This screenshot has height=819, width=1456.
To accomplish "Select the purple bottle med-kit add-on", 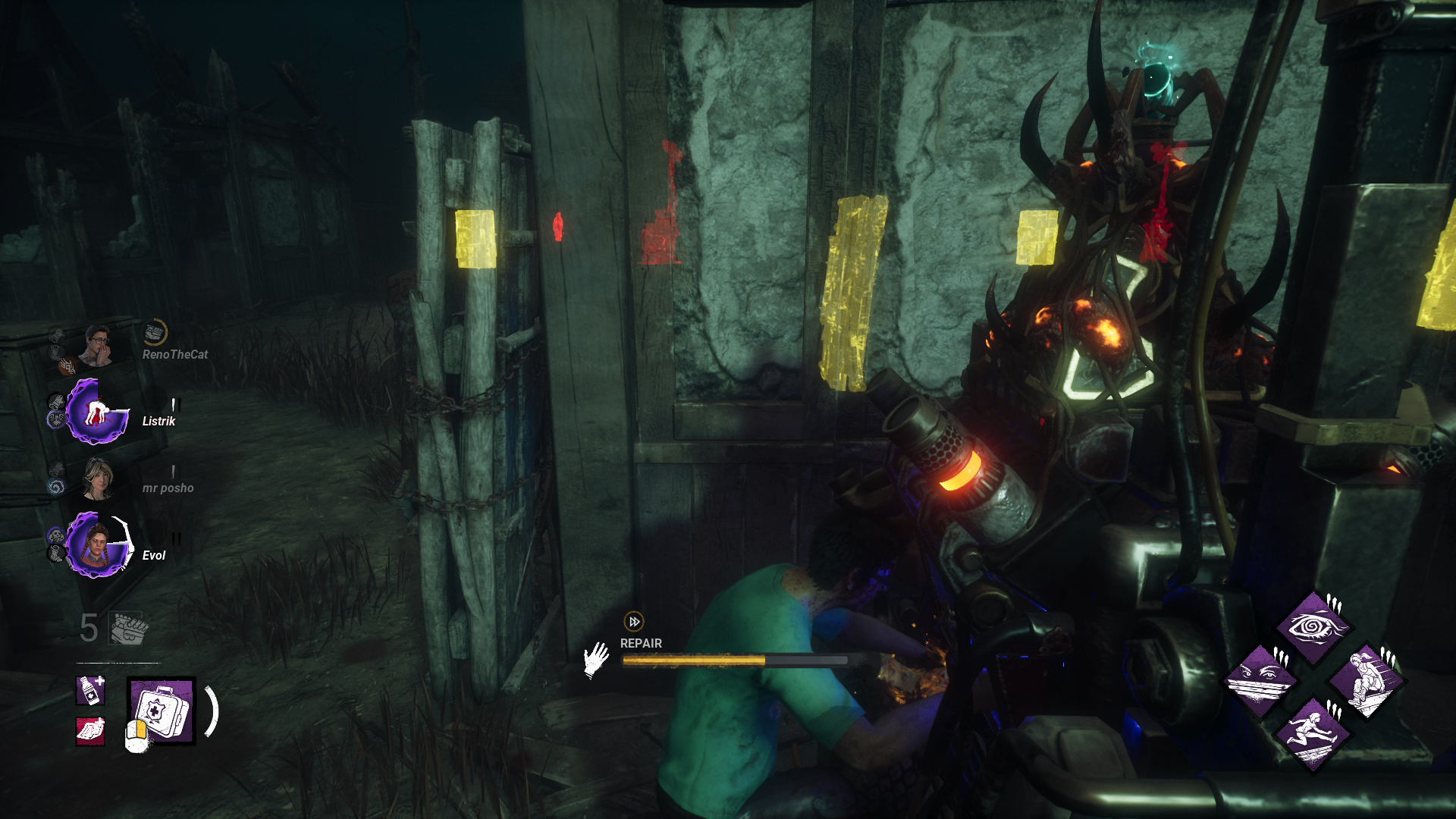I will tap(90, 690).
